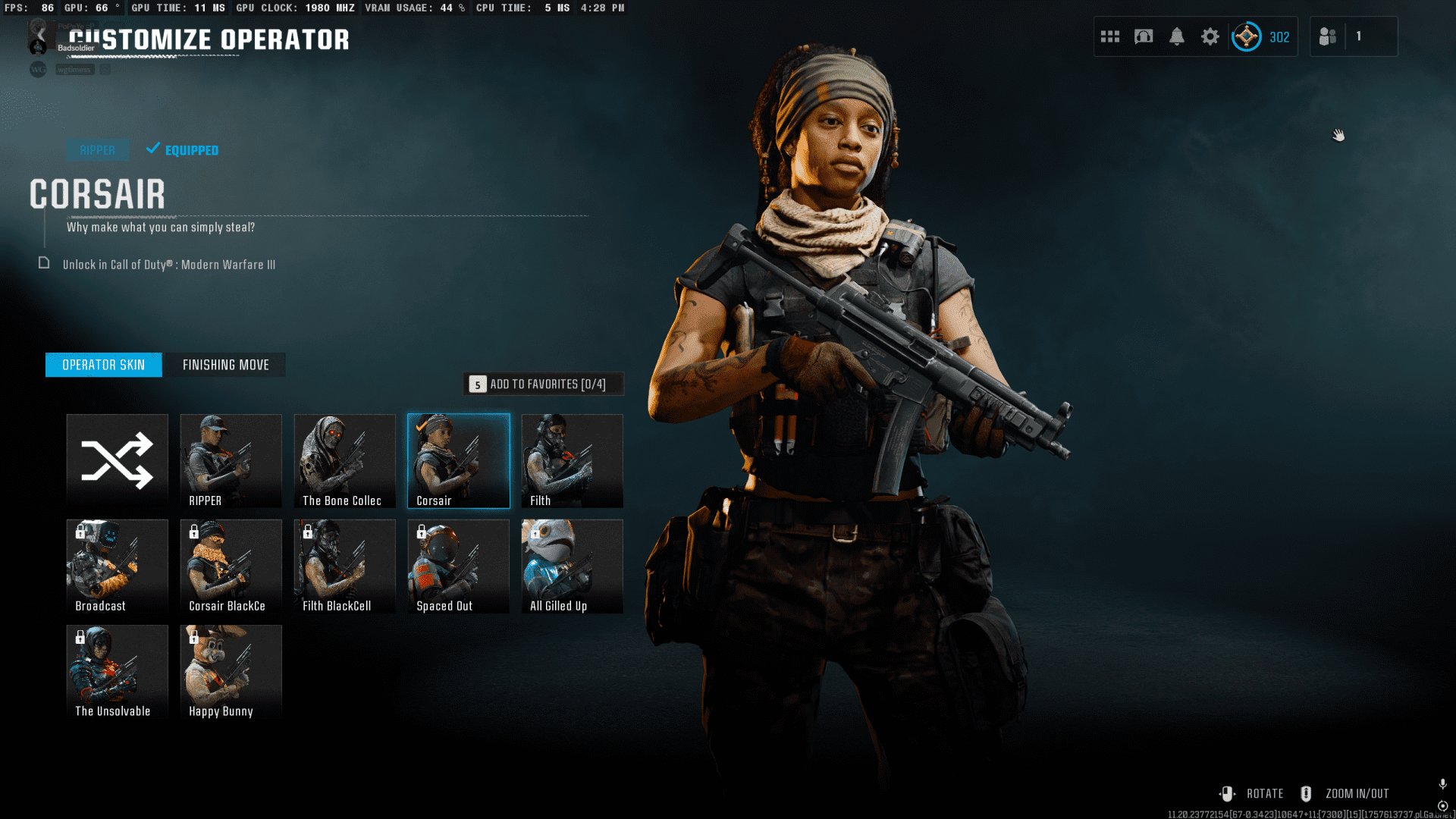Choose the Filth operator skin
This screenshot has height=819, width=1456.
(573, 460)
